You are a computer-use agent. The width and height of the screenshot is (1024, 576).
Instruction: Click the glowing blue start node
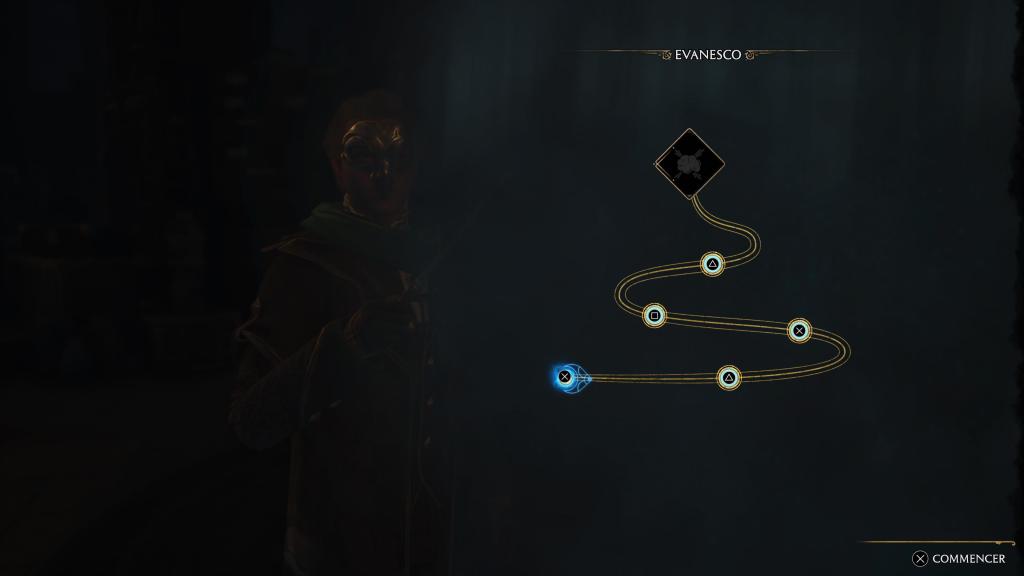click(x=565, y=377)
